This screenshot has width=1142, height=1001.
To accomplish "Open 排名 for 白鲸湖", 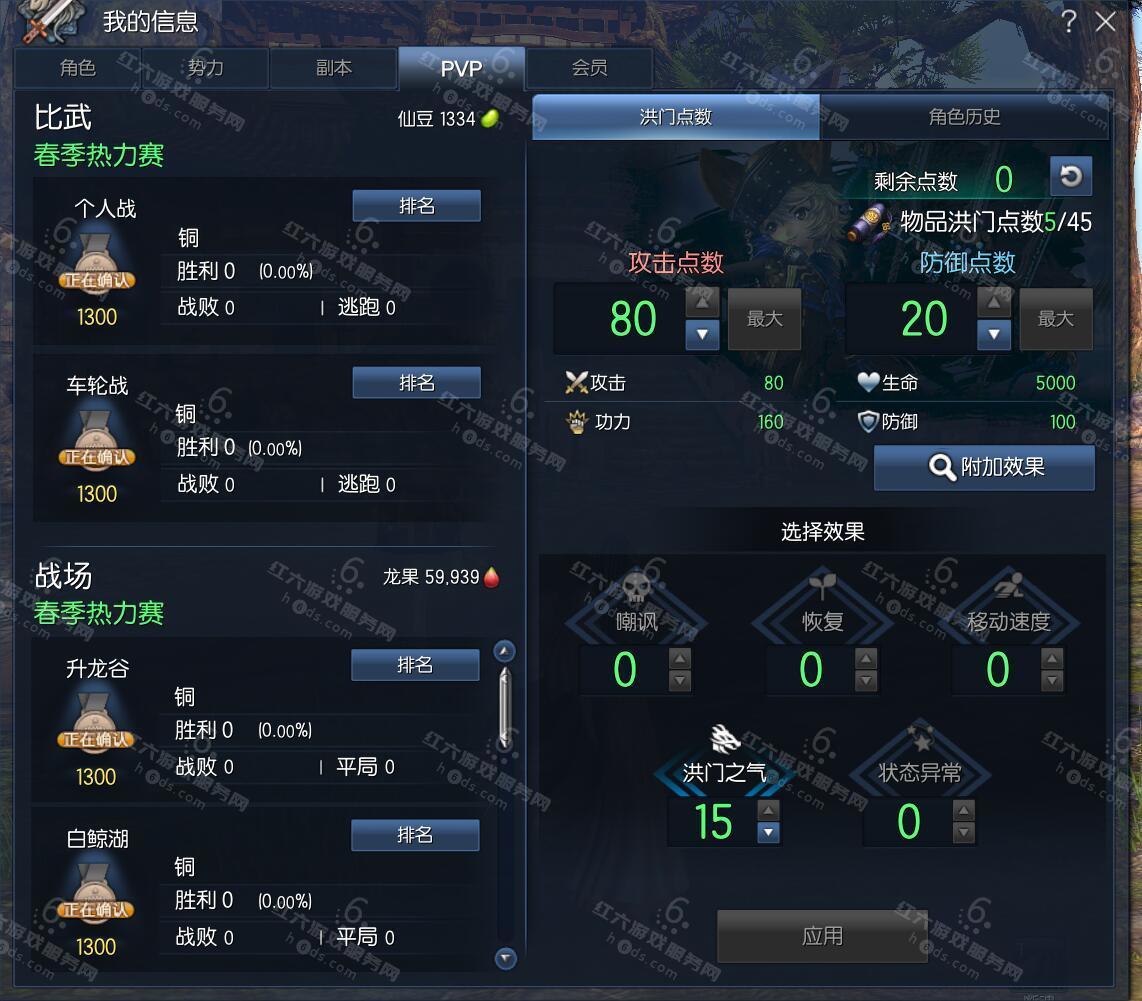I will (x=415, y=835).
